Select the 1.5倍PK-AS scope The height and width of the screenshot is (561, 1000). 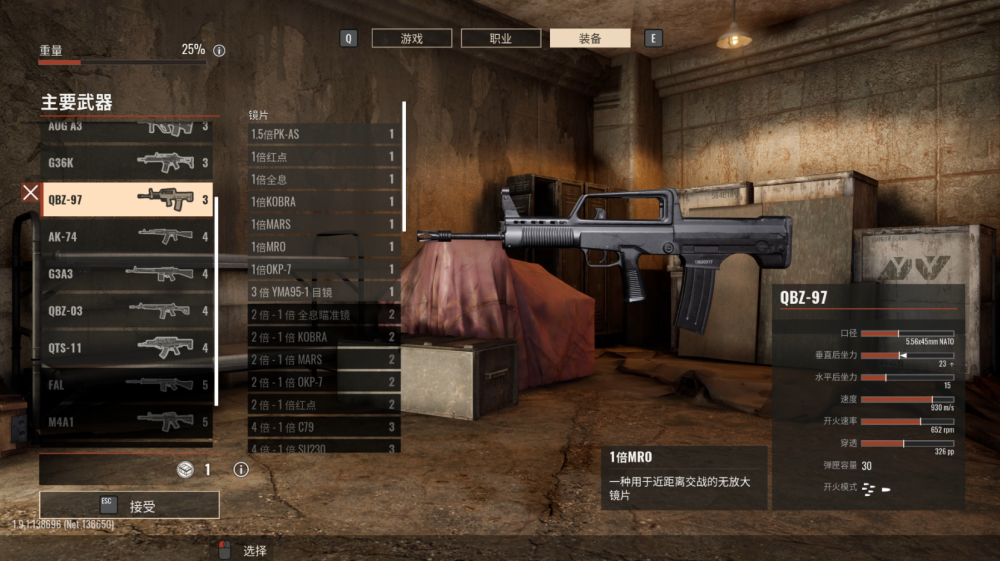323,134
